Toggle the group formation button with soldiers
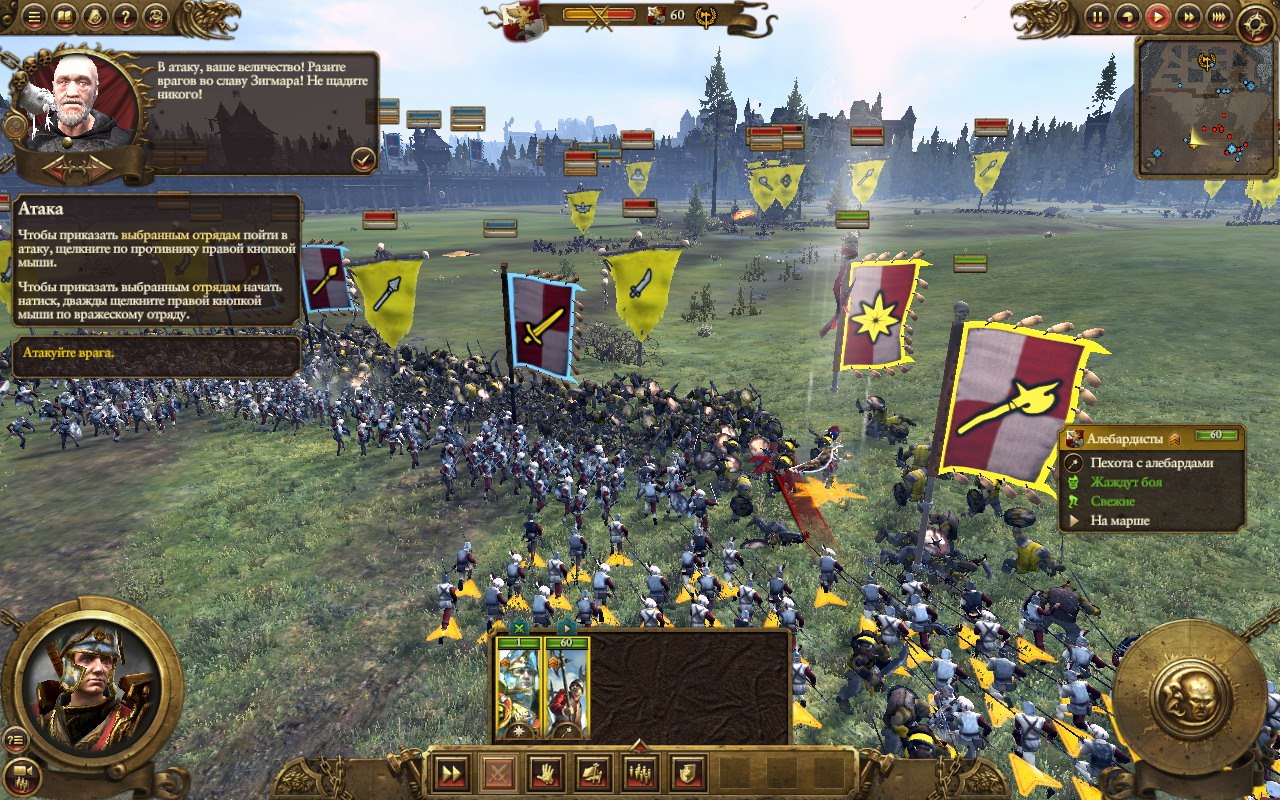 pos(639,772)
